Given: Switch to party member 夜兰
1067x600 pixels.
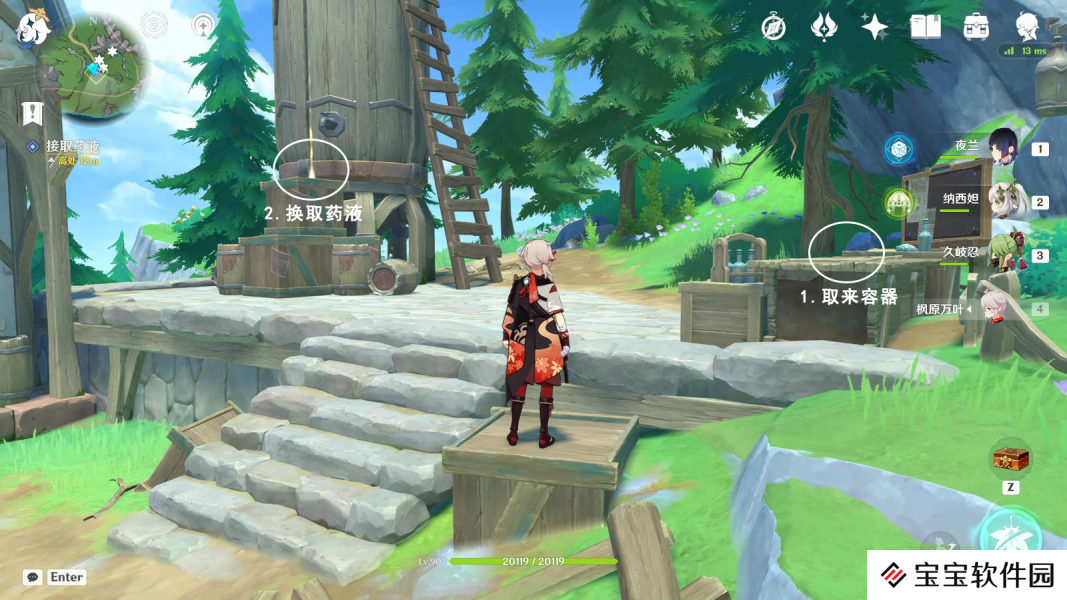Looking at the screenshot, I should coord(1002,148).
